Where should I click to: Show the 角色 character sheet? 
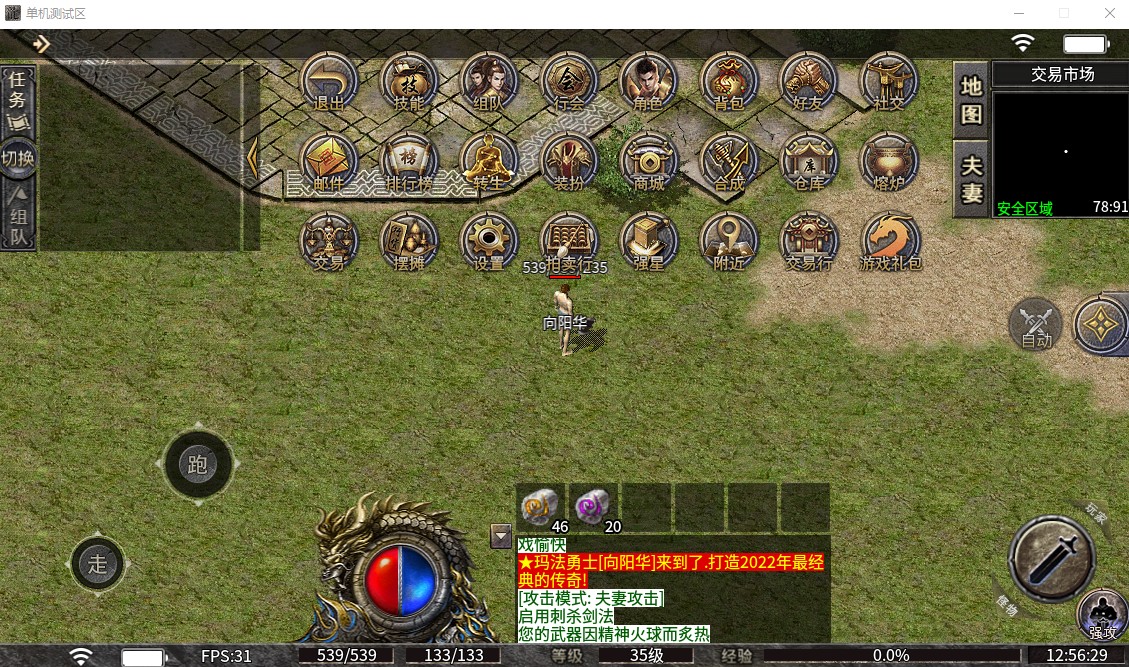pos(649,80)
